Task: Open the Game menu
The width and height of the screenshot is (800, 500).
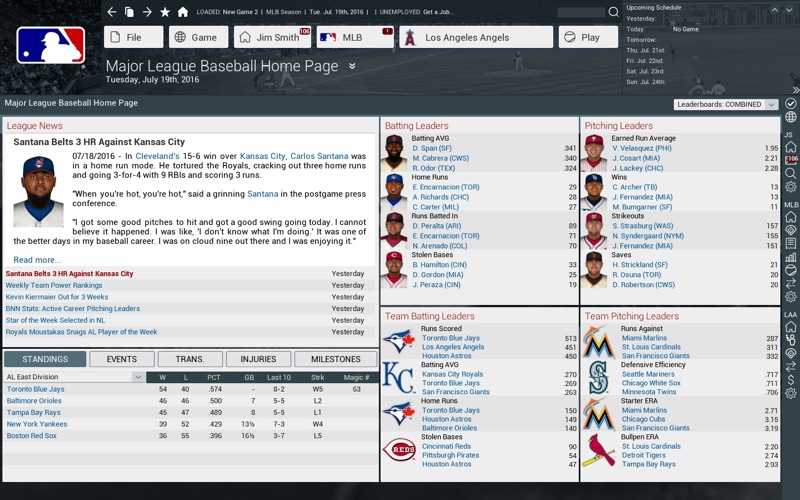Action: click(x=196, y=37)
